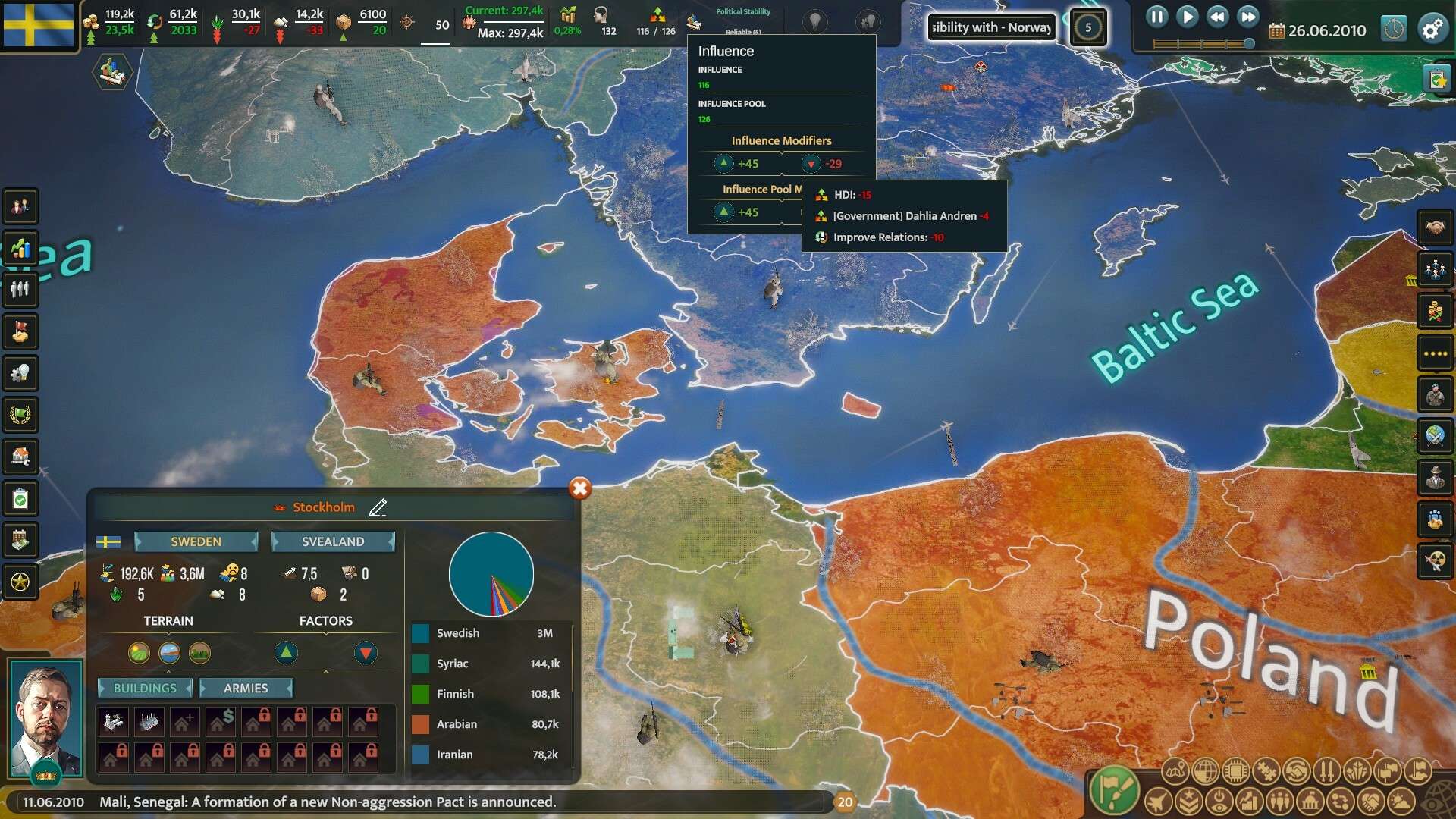The width and height of the screenshot is (1456, 819).
Task: Open the crossed swords menu icon
Action: click(1327, 772)
